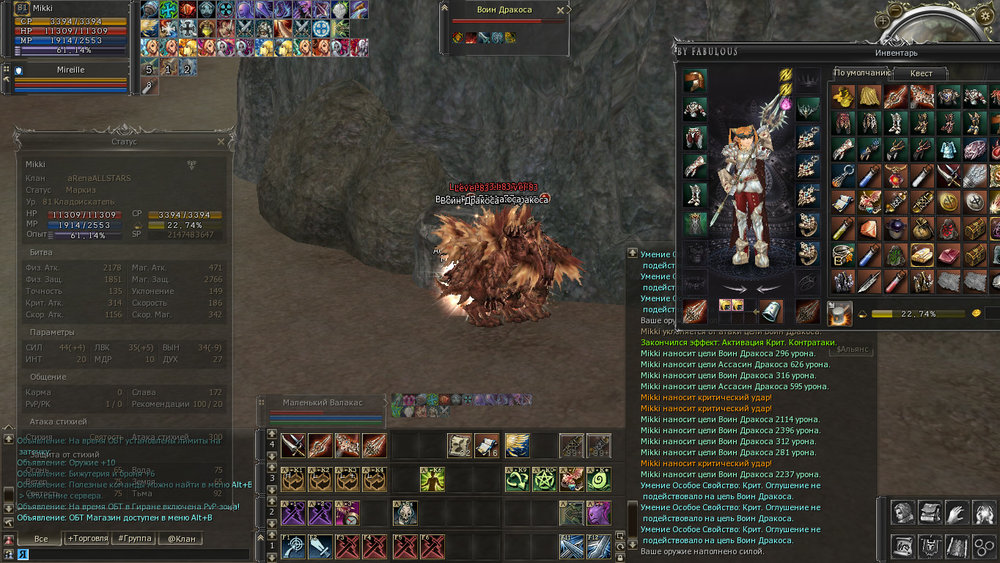Open the Все chat tab
Image resolution: width=1000 pixels, height=563 pixels.
click(41, 538)
